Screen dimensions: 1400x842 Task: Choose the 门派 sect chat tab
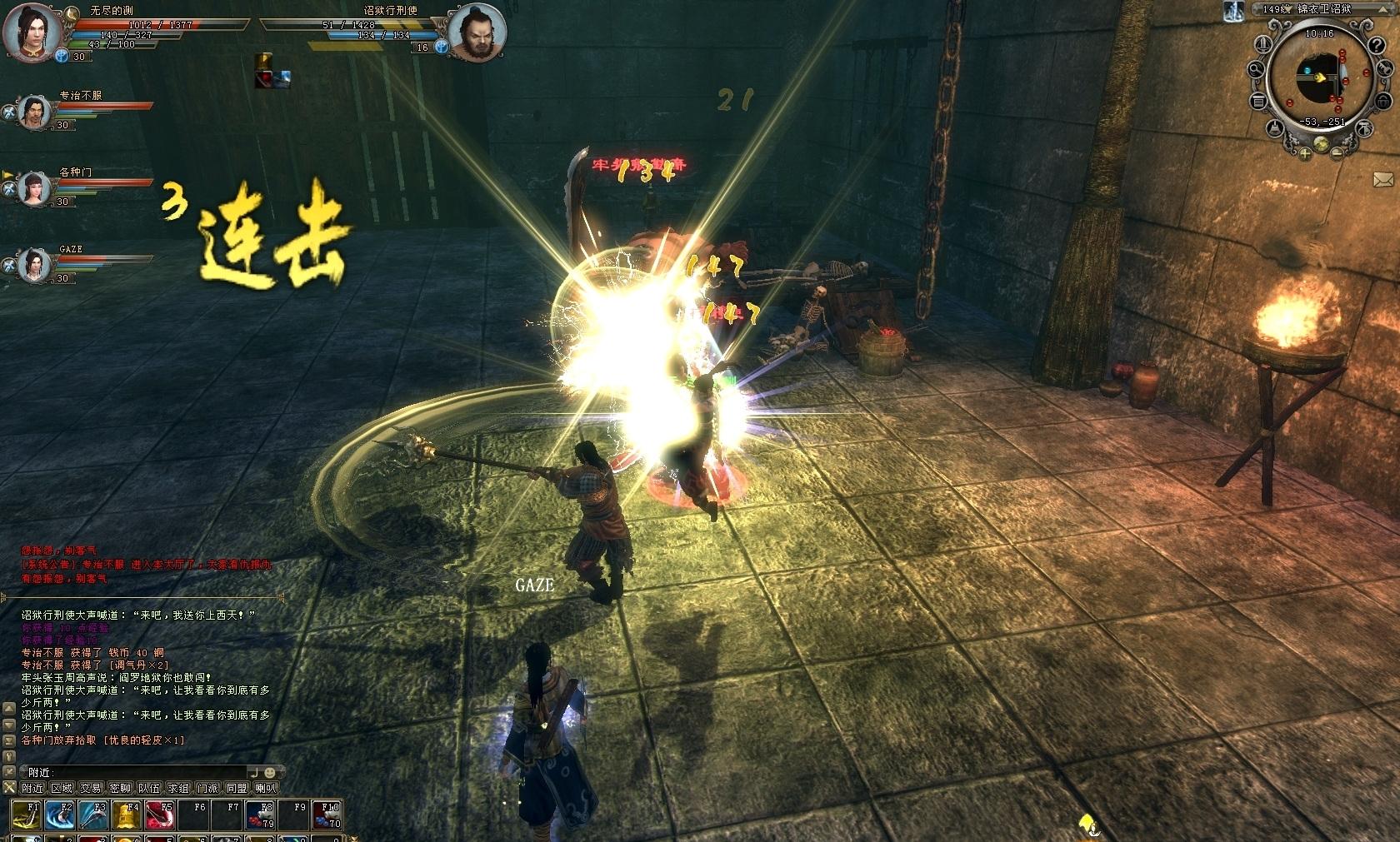point(208,788)
